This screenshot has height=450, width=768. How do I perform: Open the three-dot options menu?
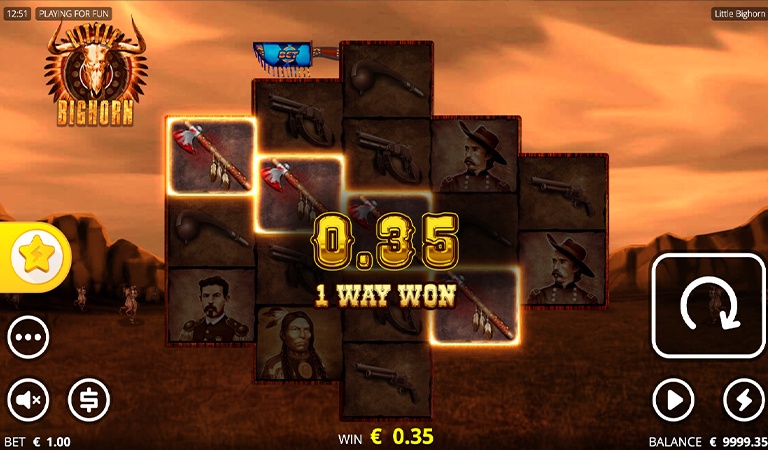coord(28,338)
